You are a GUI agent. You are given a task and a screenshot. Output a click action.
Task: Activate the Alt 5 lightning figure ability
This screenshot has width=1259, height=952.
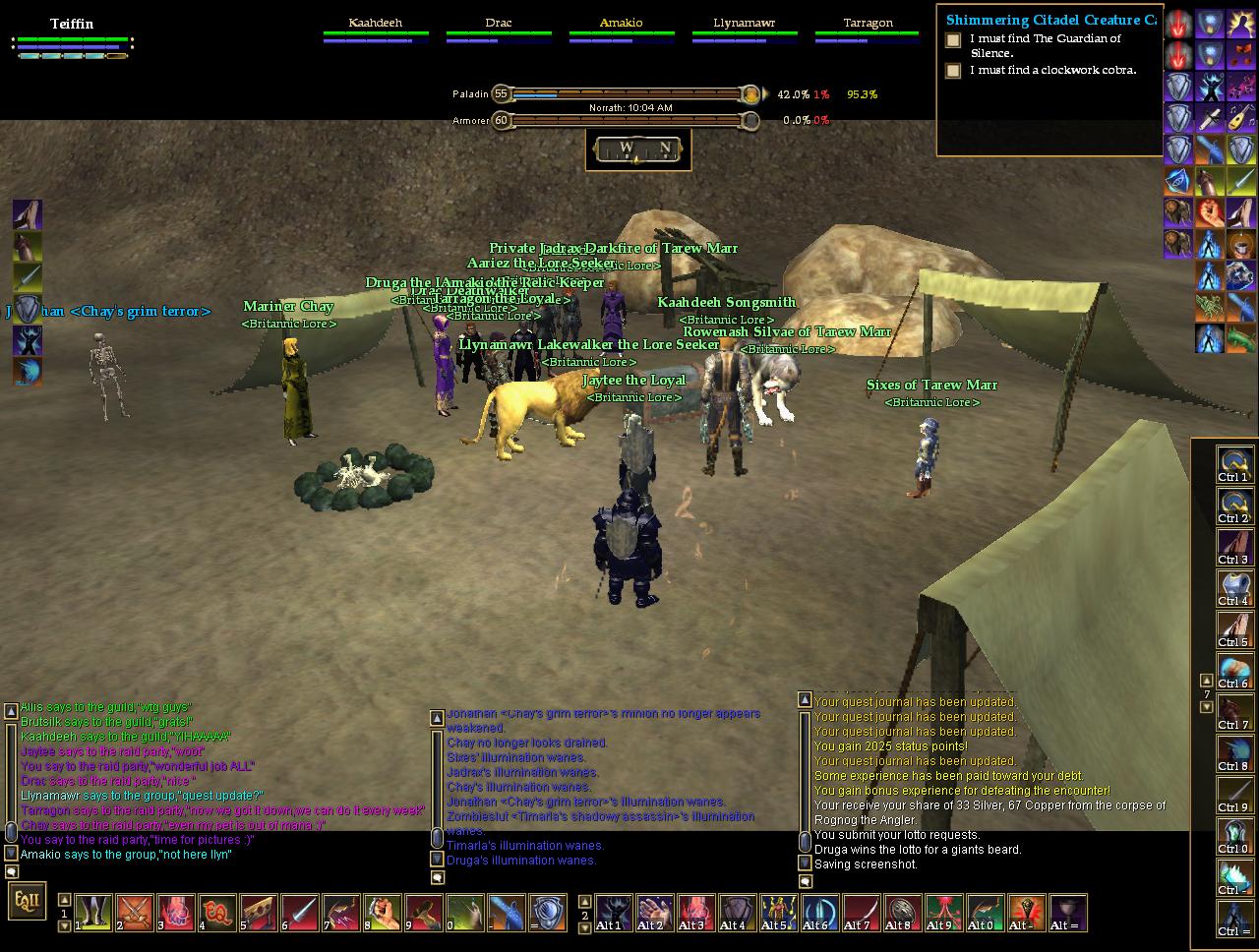777,913
